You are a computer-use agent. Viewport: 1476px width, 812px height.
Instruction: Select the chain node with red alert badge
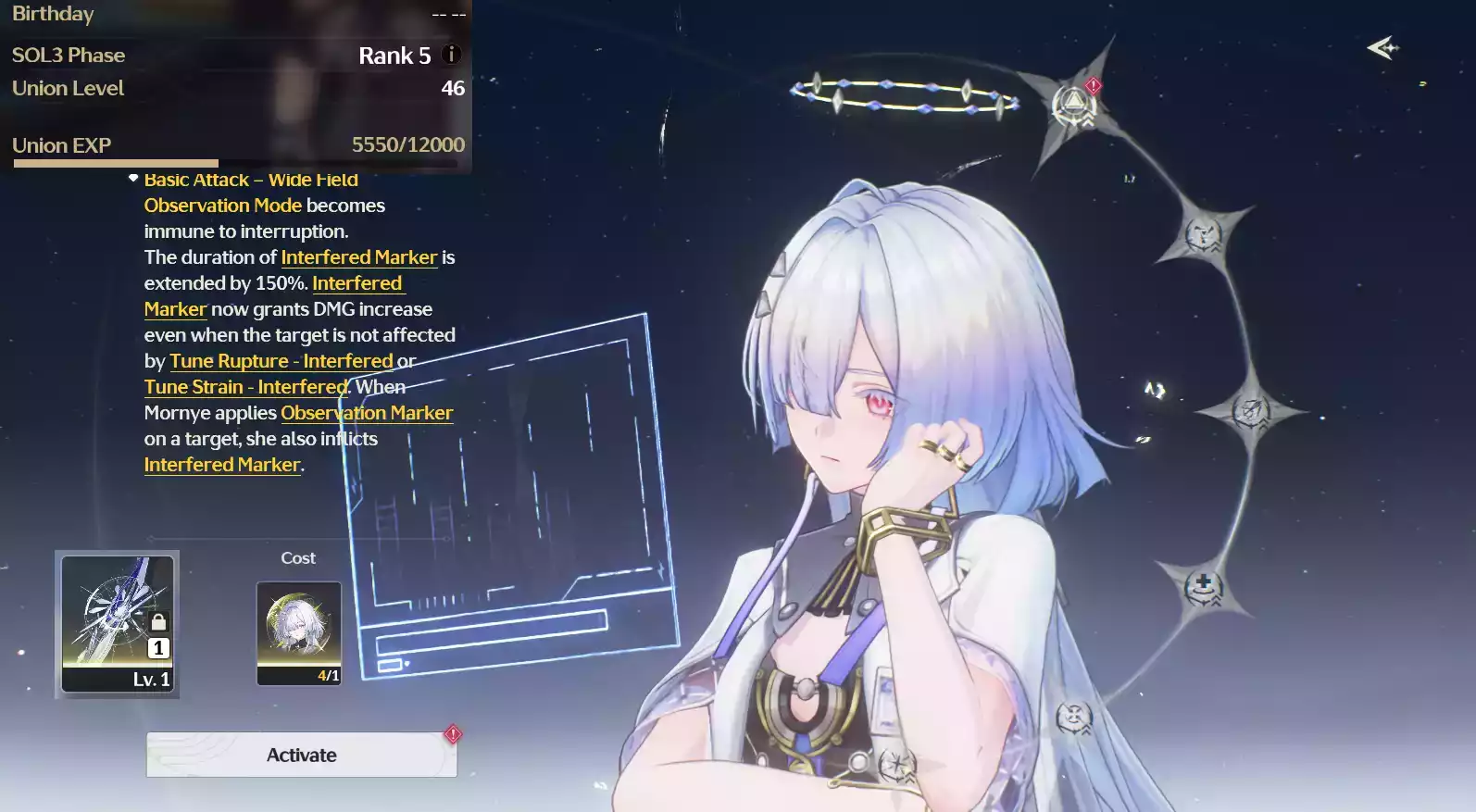(x=1074, y=105)
